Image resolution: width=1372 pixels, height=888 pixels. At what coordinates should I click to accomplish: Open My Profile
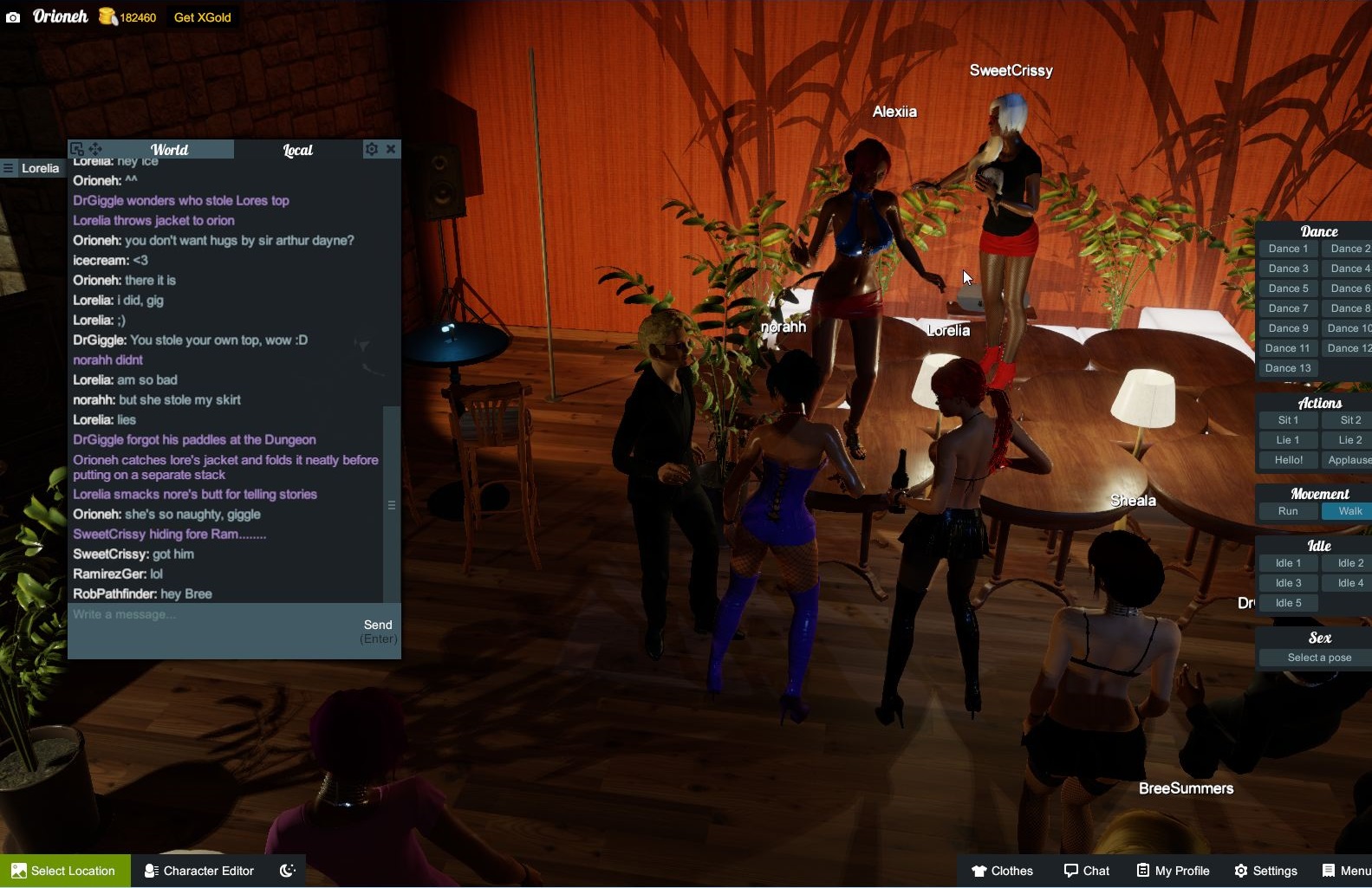1173,871
